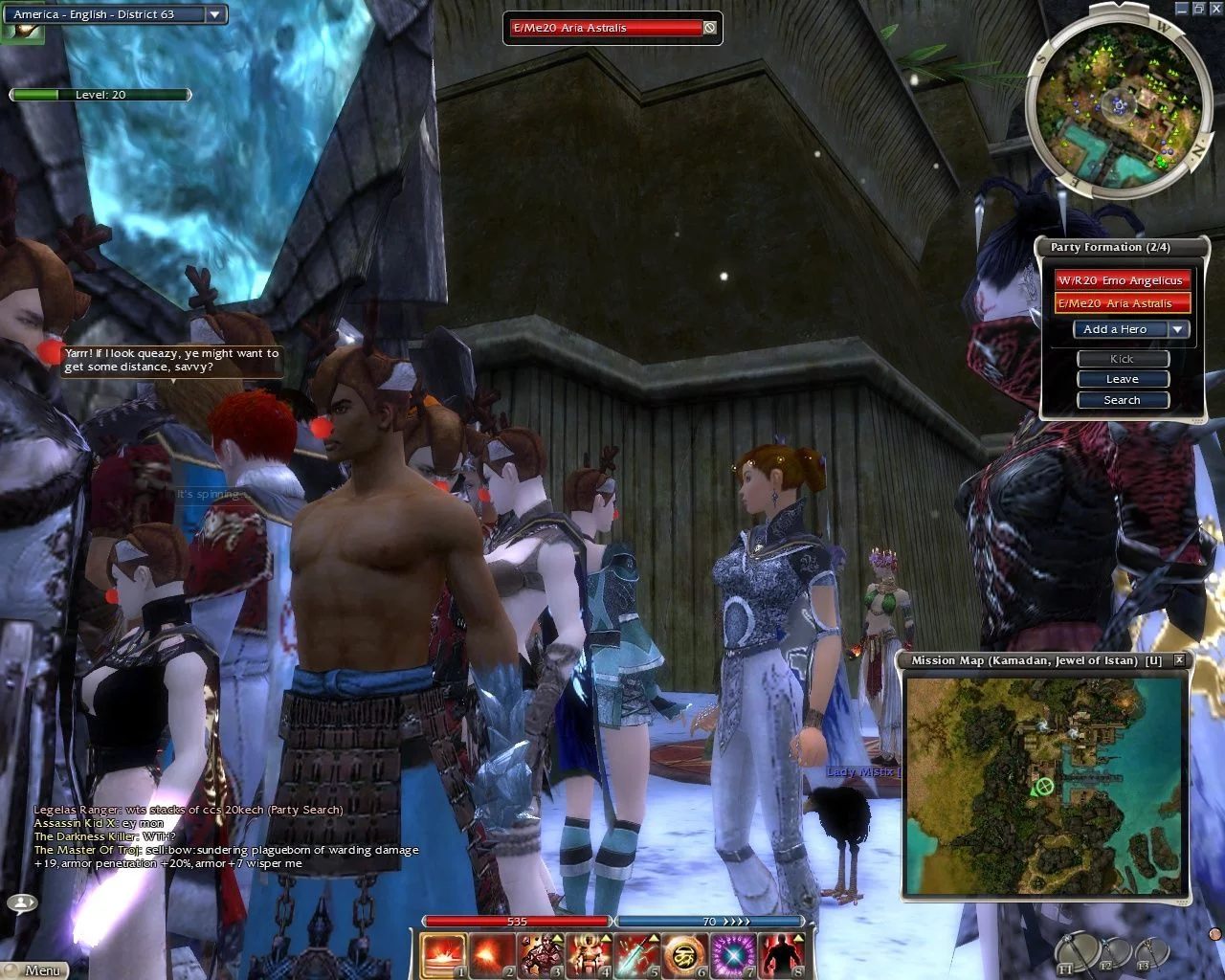Activate the armored warrior skill in slot 3

(x=541, y=955)
